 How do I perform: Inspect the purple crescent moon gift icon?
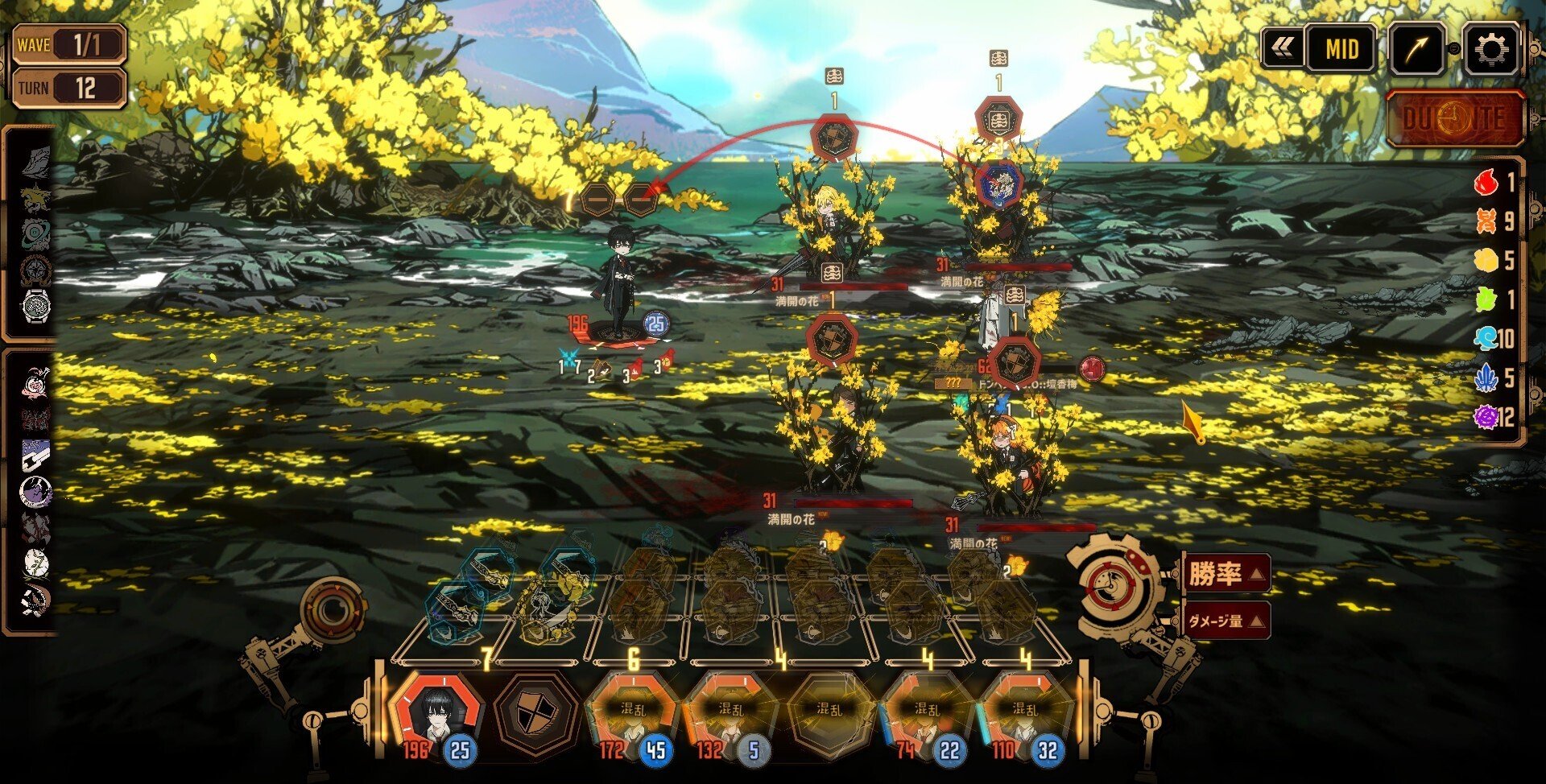(x=35, y=490)
